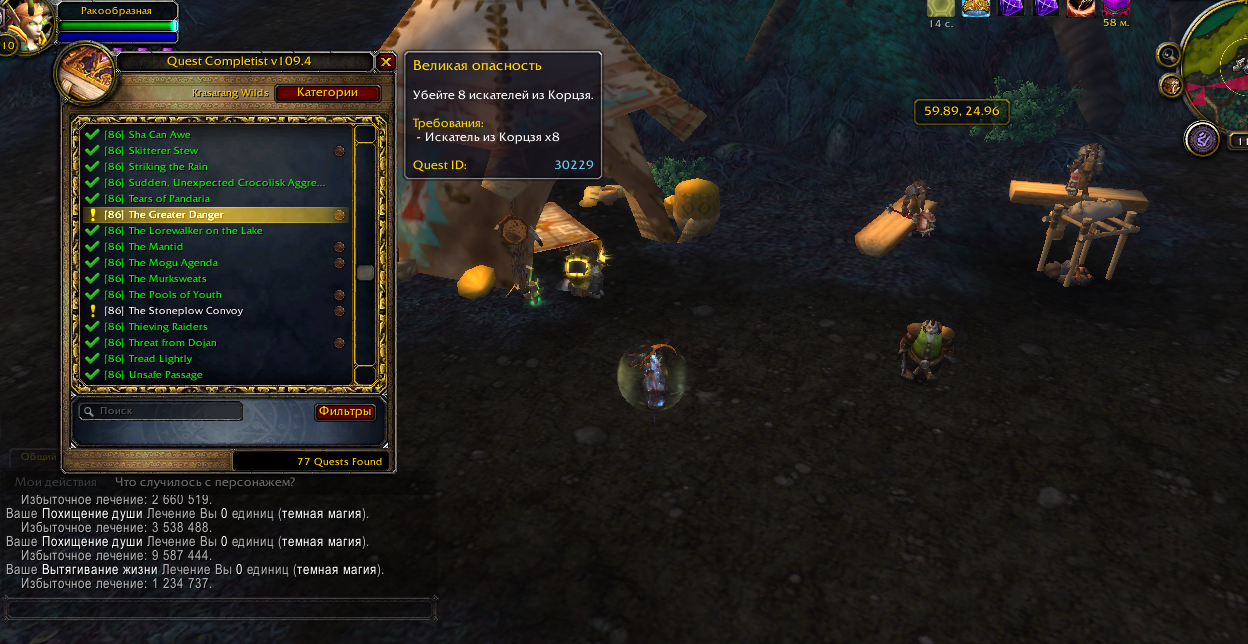Select The Lorewalker on the Lake

coord(195,231)
